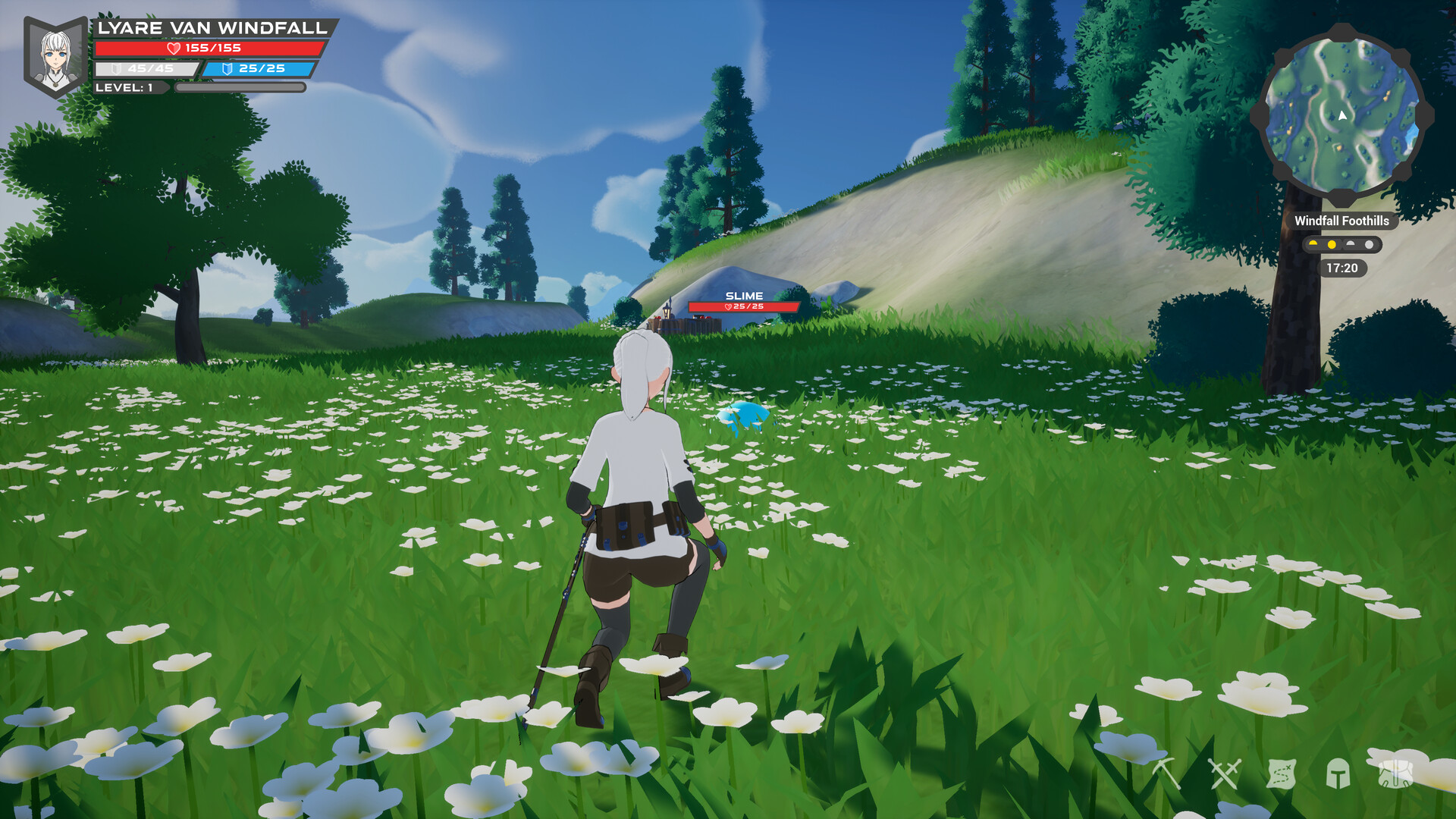Image resolution: width=1456 pixels, height=819 pixels.
Task: Open the quest map scroll icon
Action: (x=1283, y=773)
